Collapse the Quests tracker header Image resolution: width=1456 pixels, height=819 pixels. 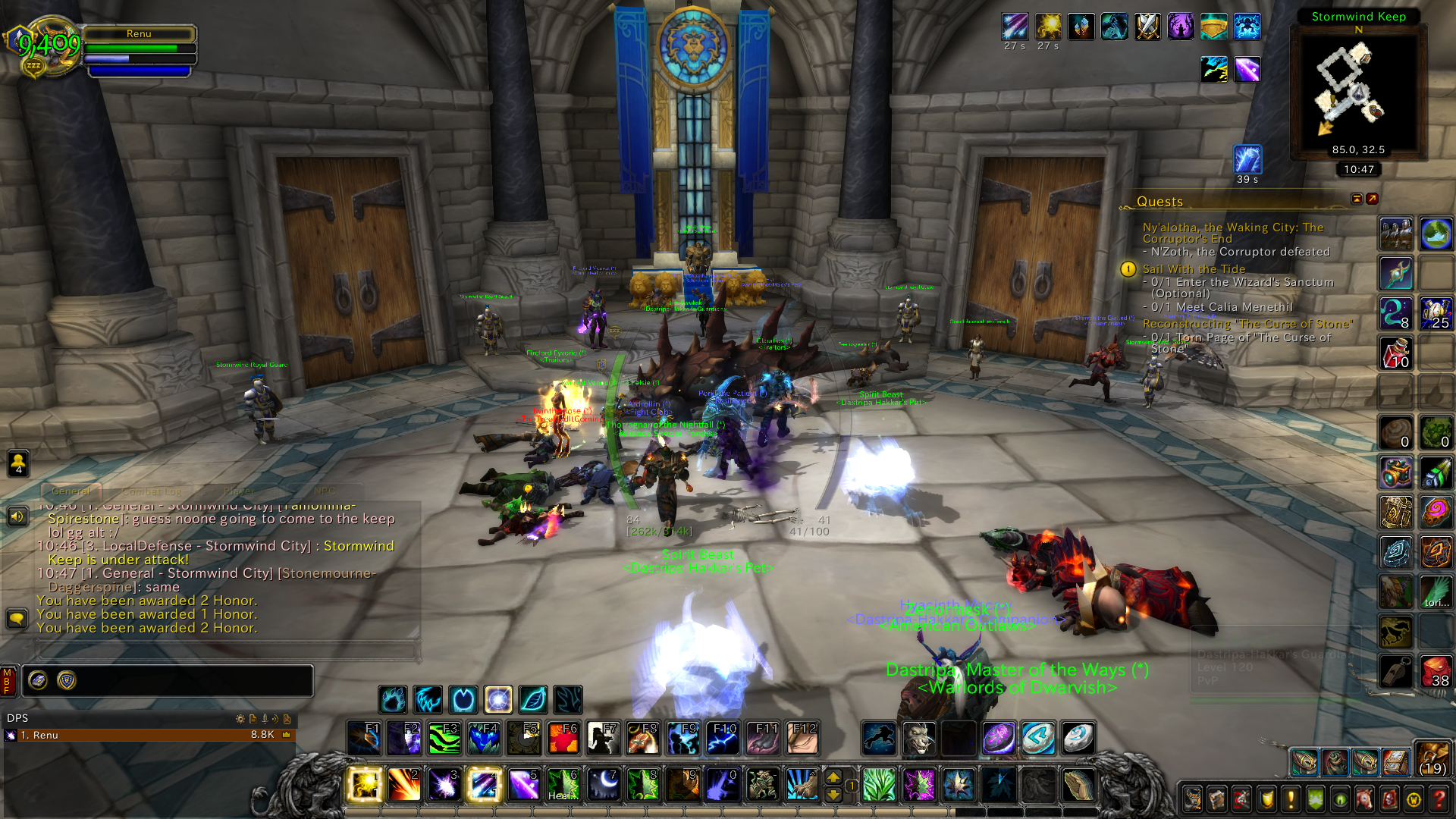pyautogui.click(x=1357, y=199)
